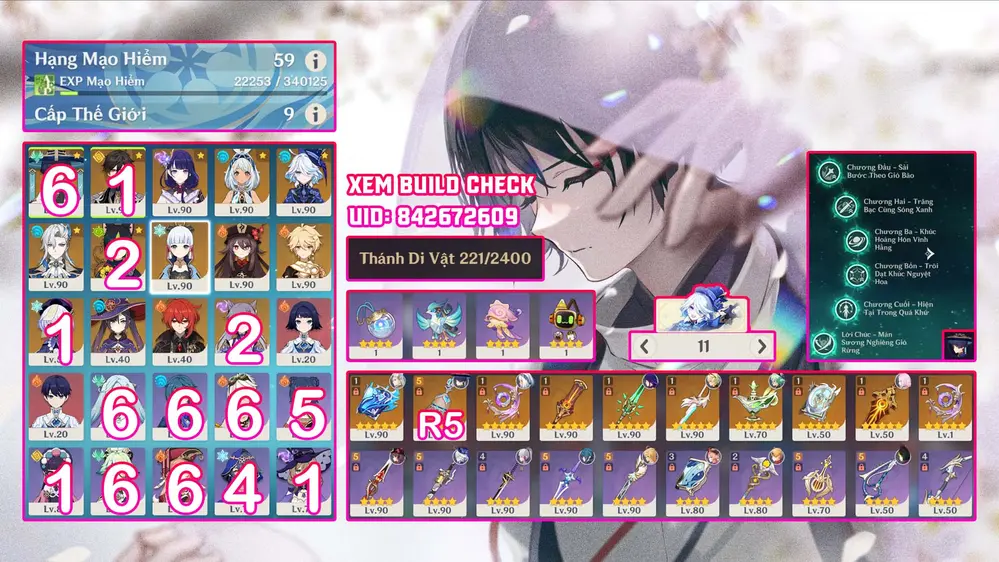
Task: Select the blond Aether traveler portrait
Action: click(x=303, y=257)
